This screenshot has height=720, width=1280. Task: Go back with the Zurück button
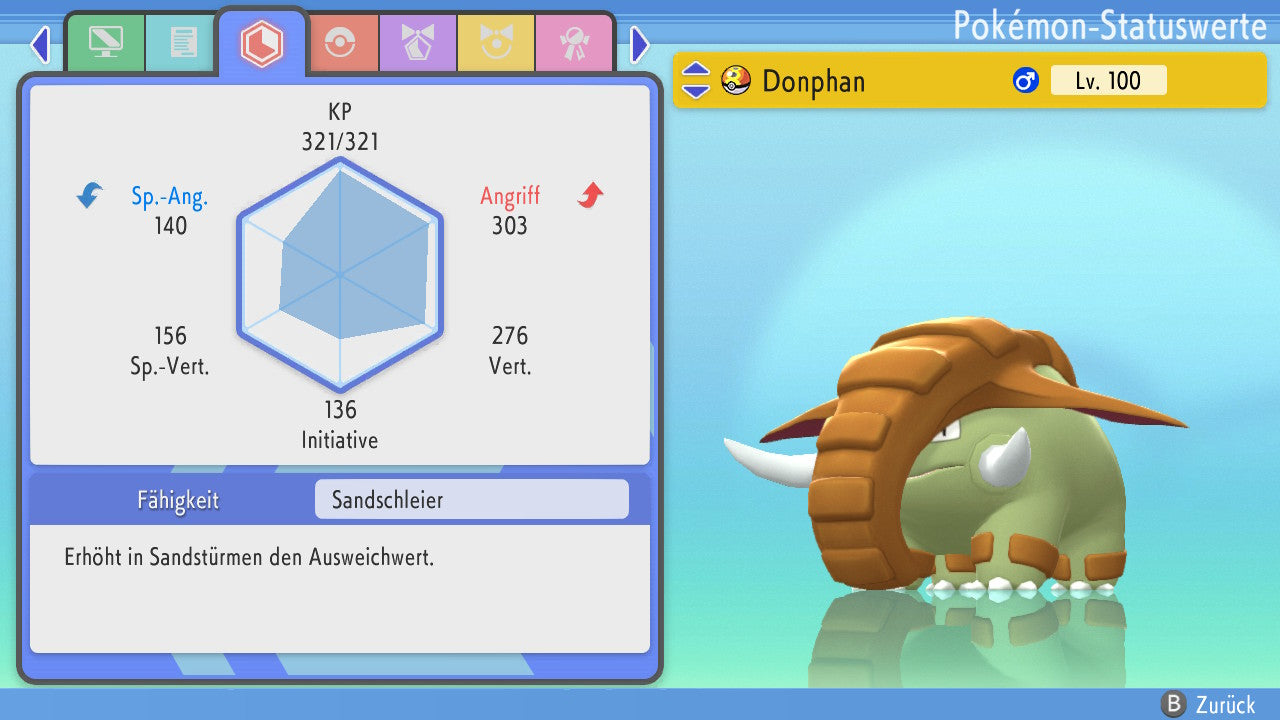pos(1212,705)
